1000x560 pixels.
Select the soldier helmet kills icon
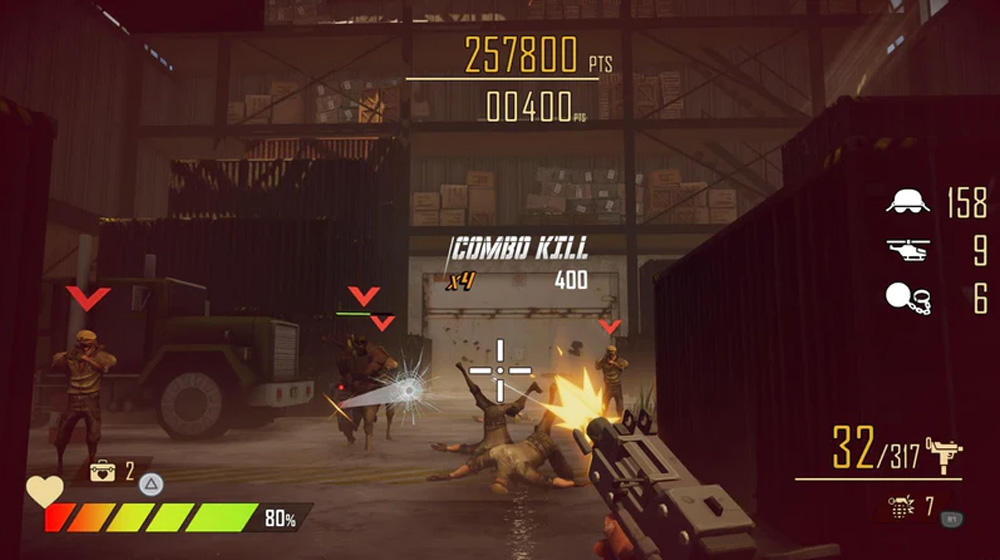click(x=907, y=202)
